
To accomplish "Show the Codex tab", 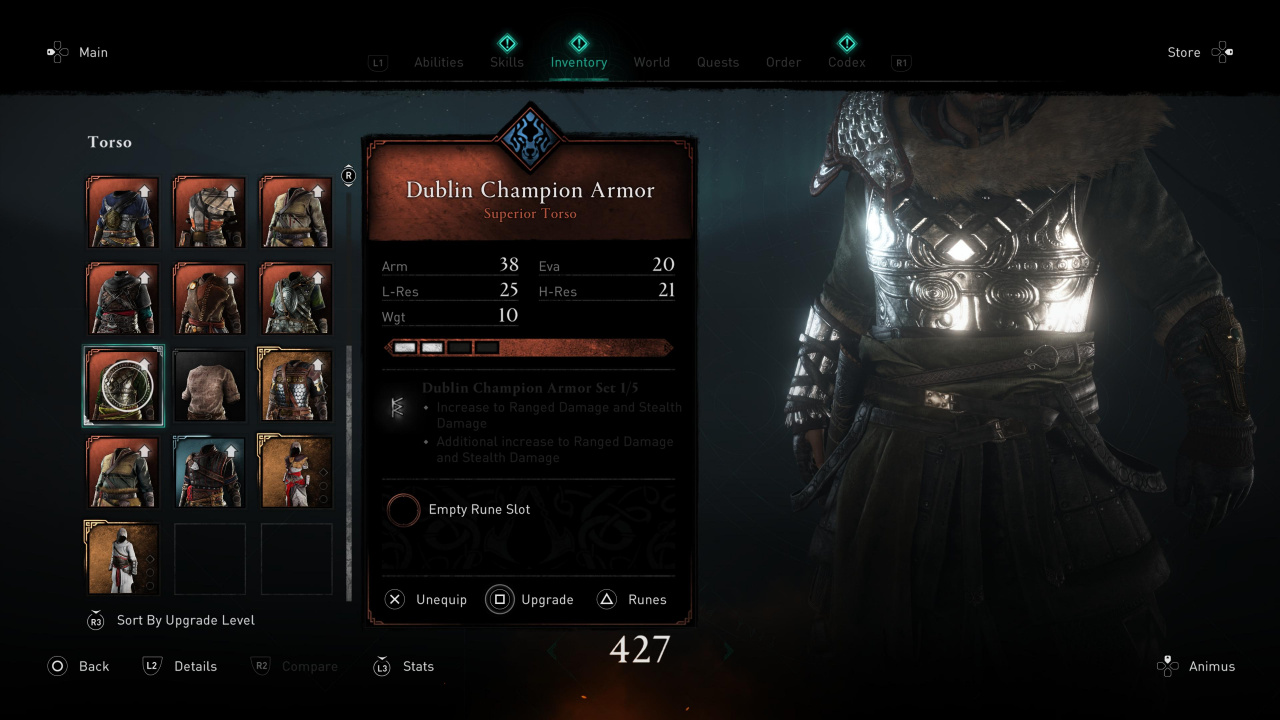I will click(846, 62).
